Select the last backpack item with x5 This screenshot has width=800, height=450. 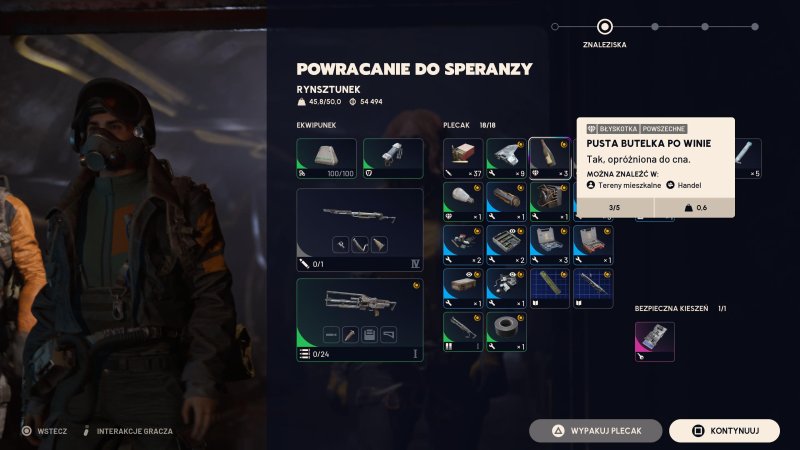click(749, 157)
